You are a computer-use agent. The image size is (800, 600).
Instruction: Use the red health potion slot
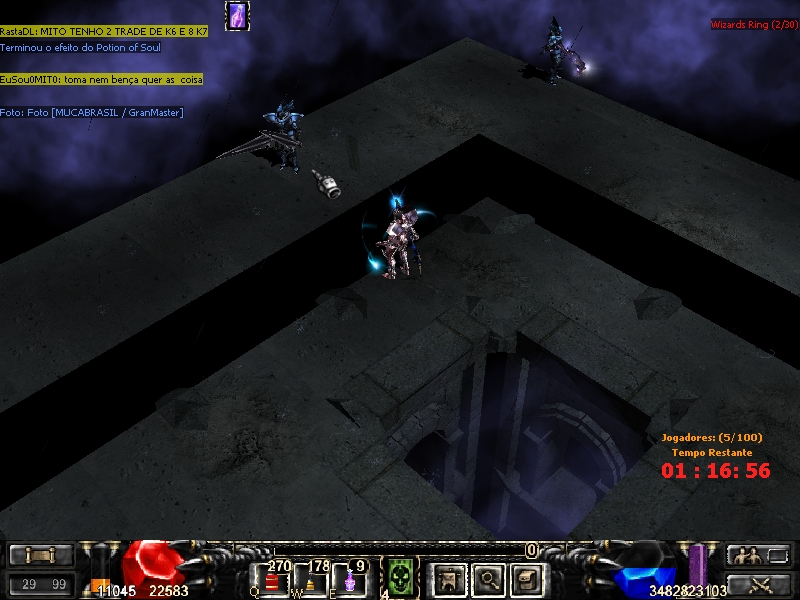click(x=274, y=580)
